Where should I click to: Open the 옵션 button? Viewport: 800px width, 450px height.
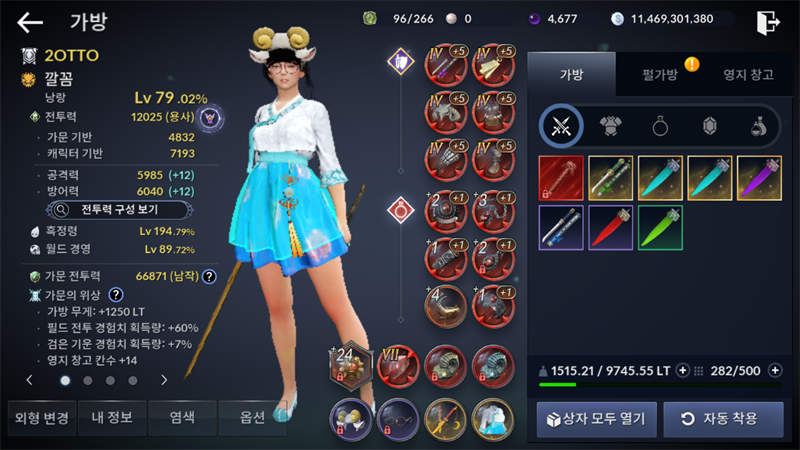click(x=252, y=417)
